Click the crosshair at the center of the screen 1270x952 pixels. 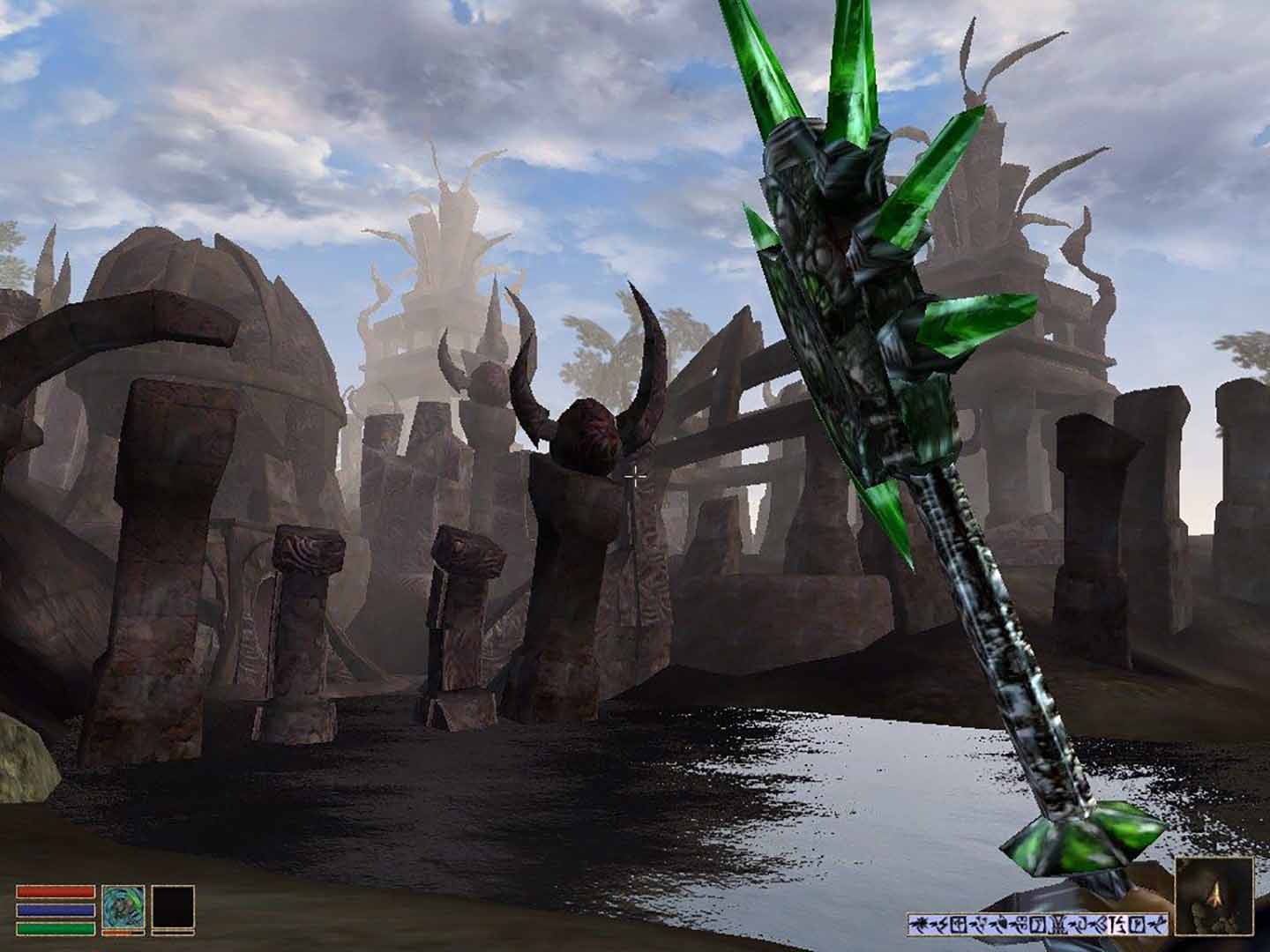637,475
